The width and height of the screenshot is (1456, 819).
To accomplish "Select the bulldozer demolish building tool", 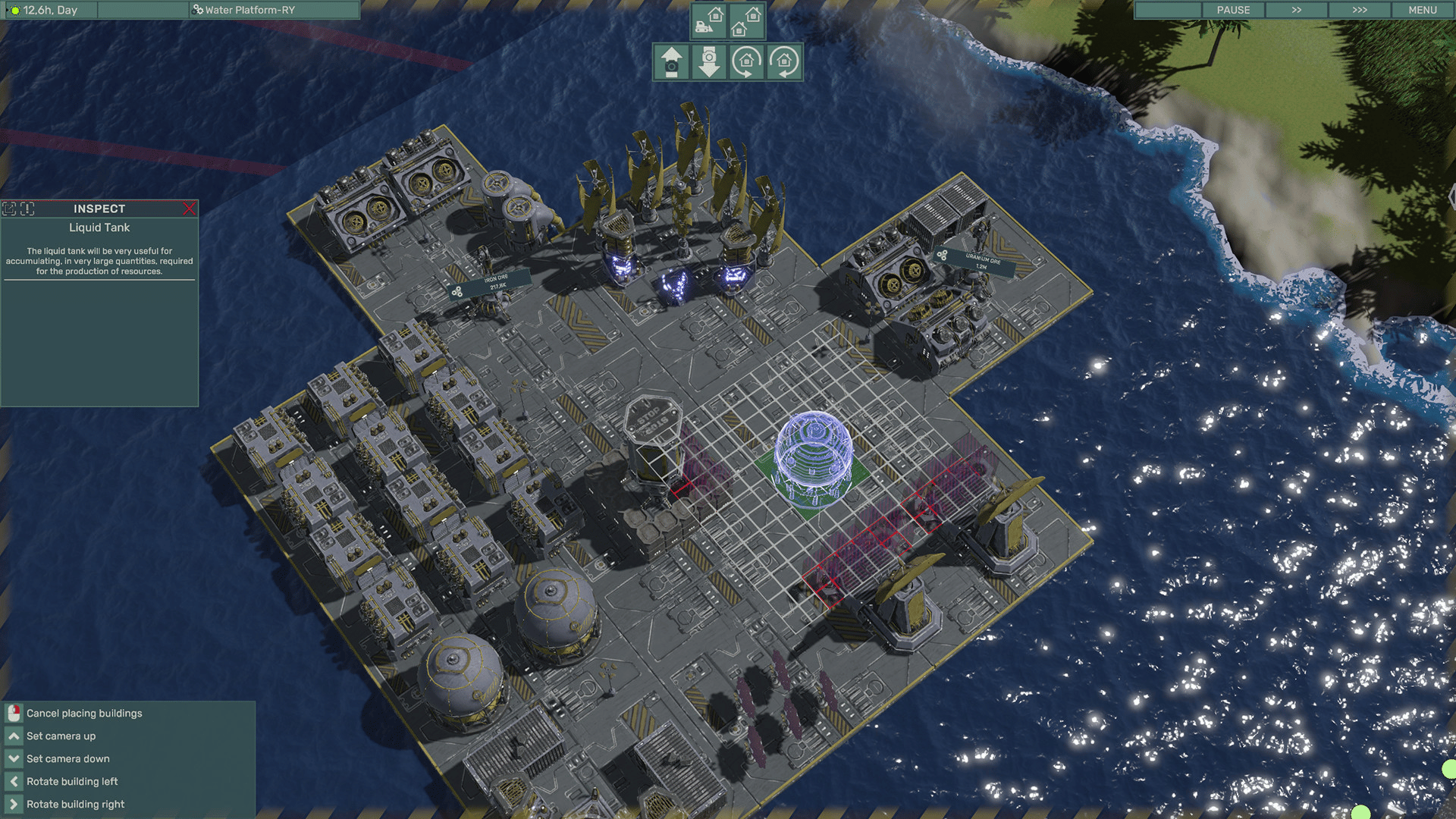I will click(709, 21).
